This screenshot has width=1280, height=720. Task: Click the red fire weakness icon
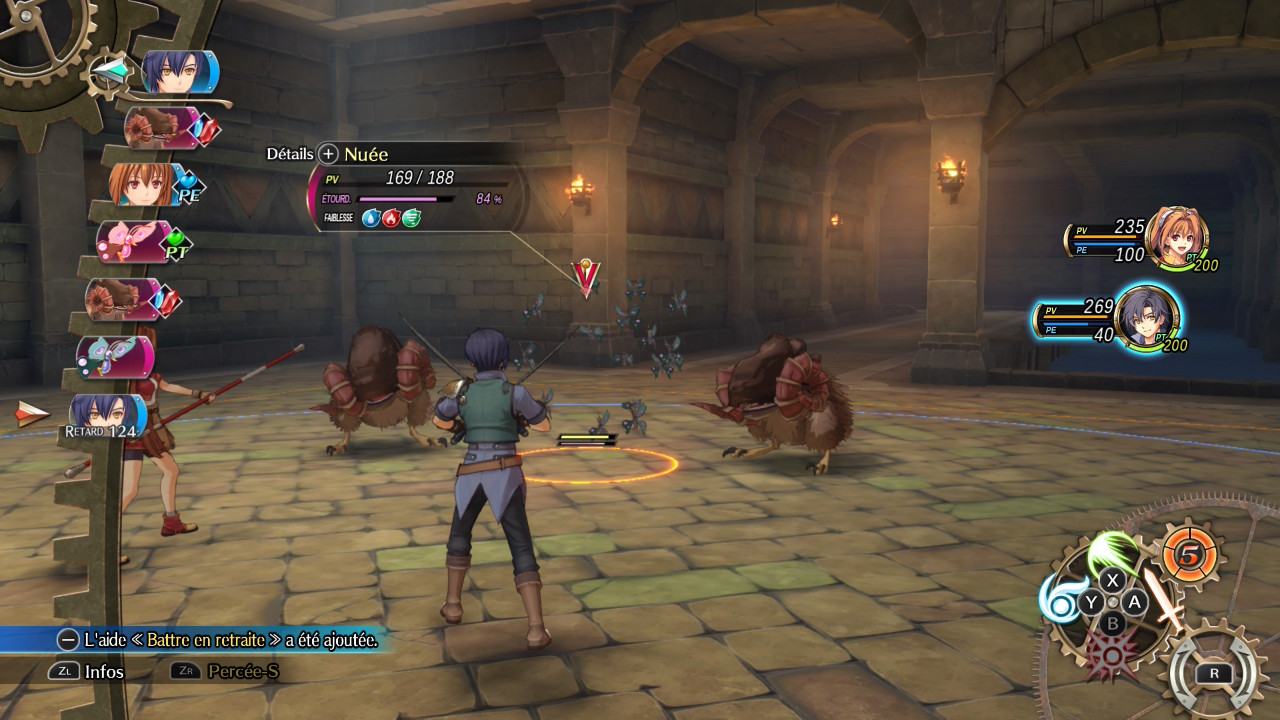[391, 217]
